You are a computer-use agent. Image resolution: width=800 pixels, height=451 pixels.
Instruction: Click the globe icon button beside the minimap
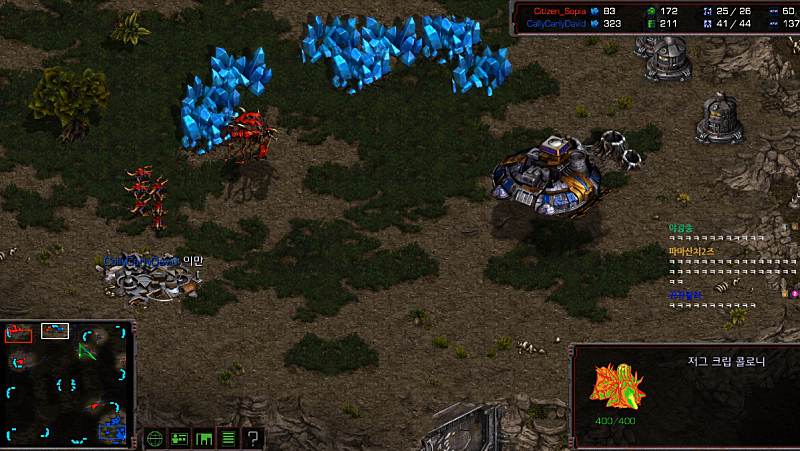155,438
